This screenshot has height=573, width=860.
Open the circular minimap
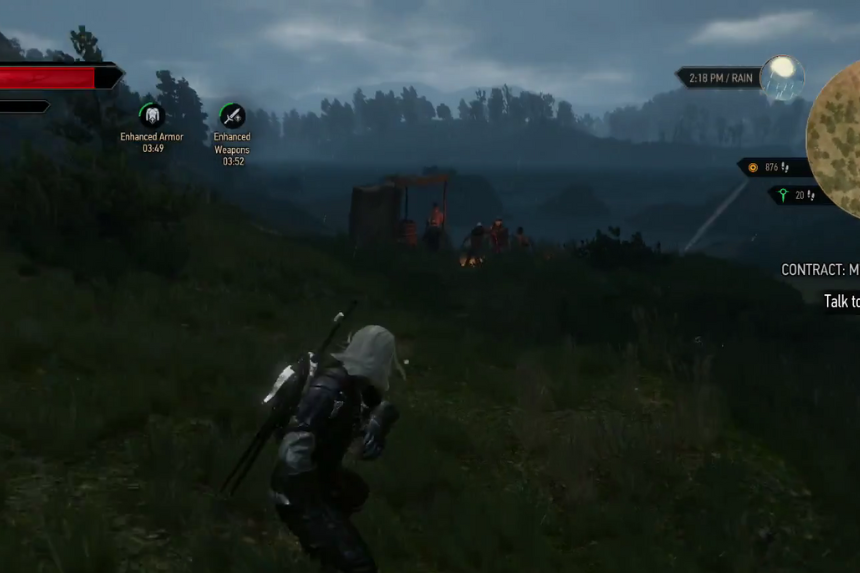[836, 139]
